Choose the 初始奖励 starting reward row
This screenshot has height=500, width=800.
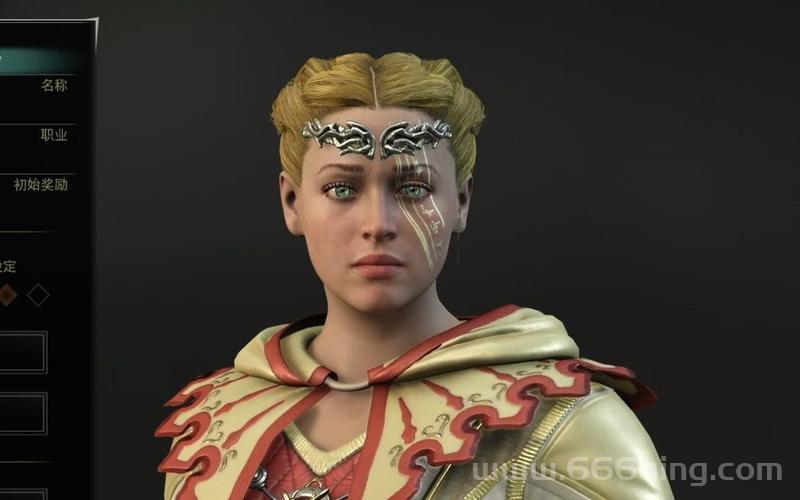coord(41,185)
